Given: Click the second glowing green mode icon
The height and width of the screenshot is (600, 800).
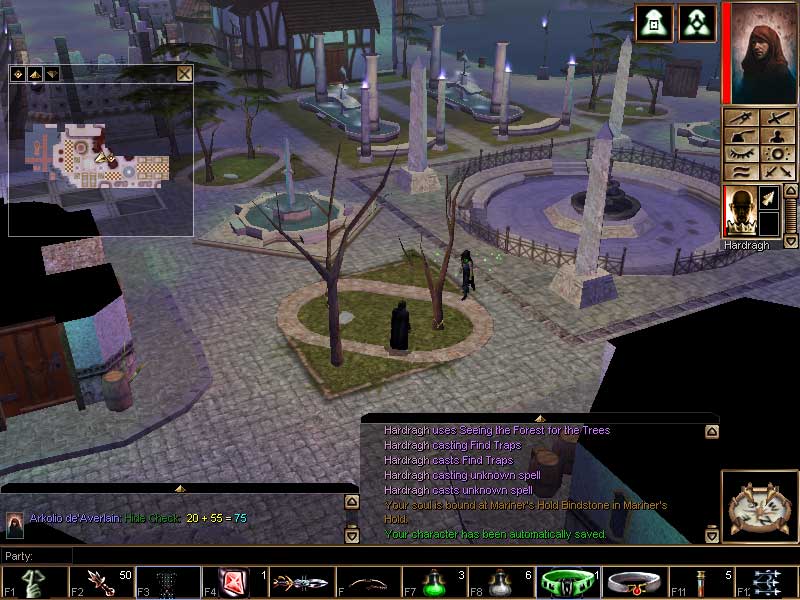Looking at the screenshot, I should point(696,23).
